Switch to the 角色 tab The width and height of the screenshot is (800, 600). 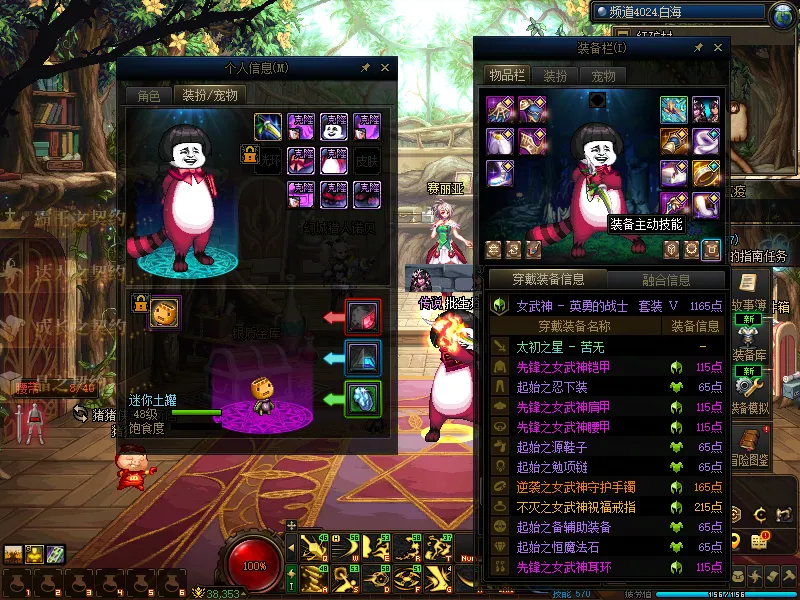click(x=148, y=96)
